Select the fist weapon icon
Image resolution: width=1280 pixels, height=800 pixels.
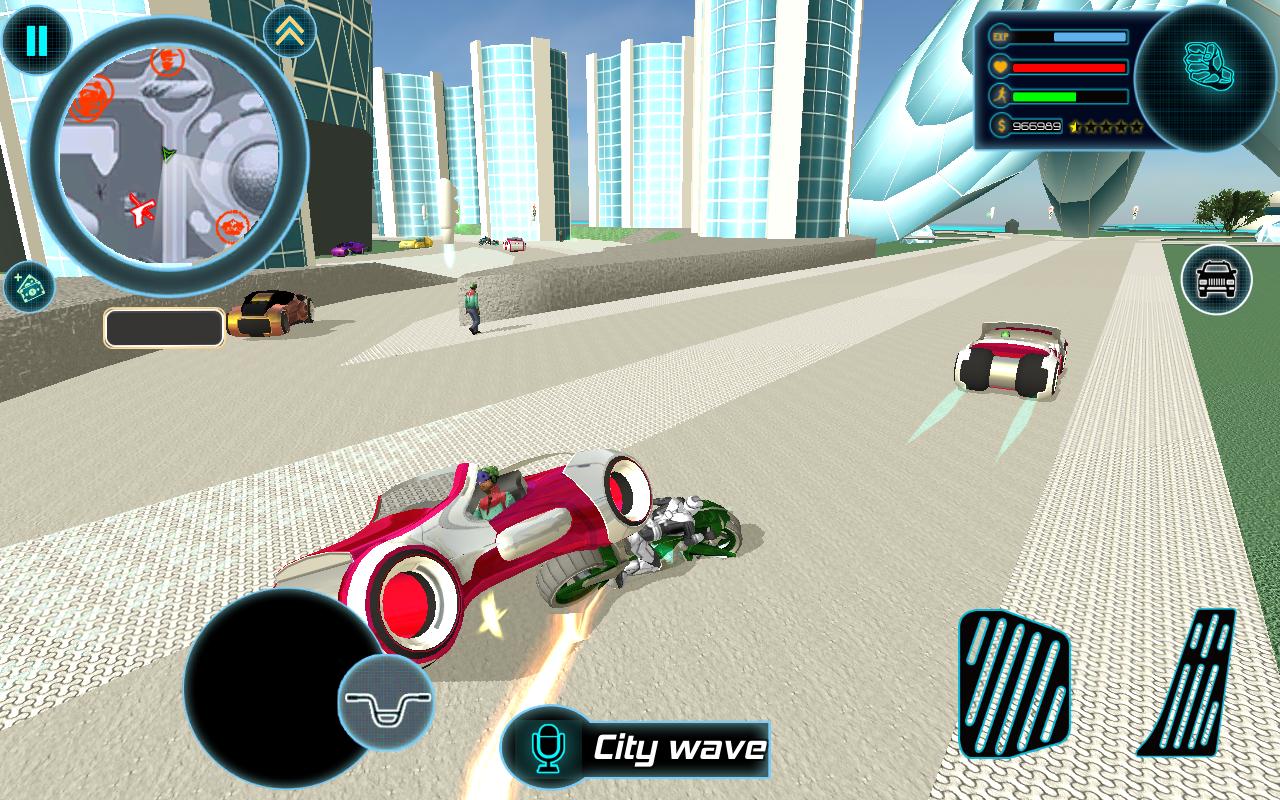click(1207, 65)
